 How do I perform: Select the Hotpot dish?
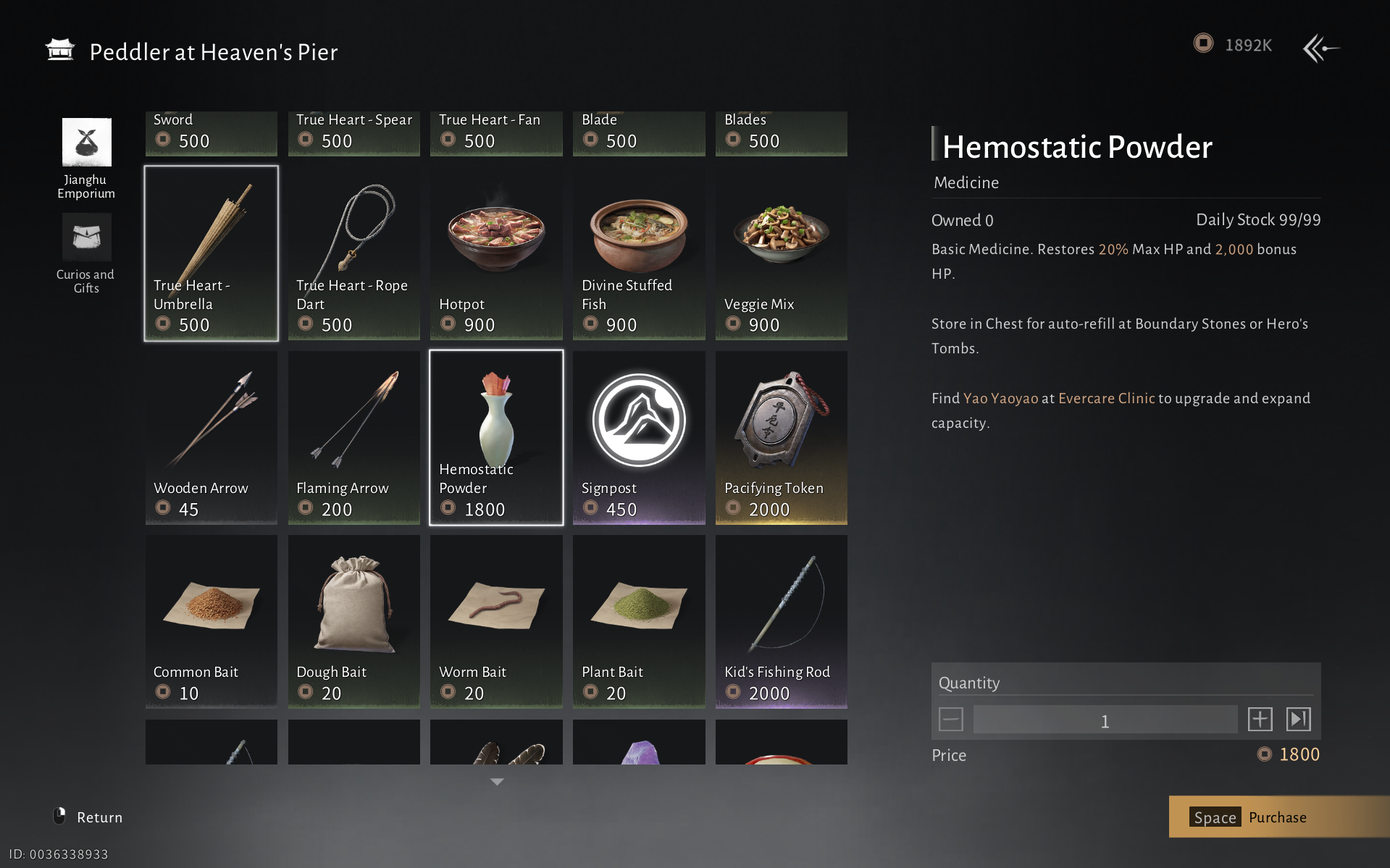coord(496,253)
